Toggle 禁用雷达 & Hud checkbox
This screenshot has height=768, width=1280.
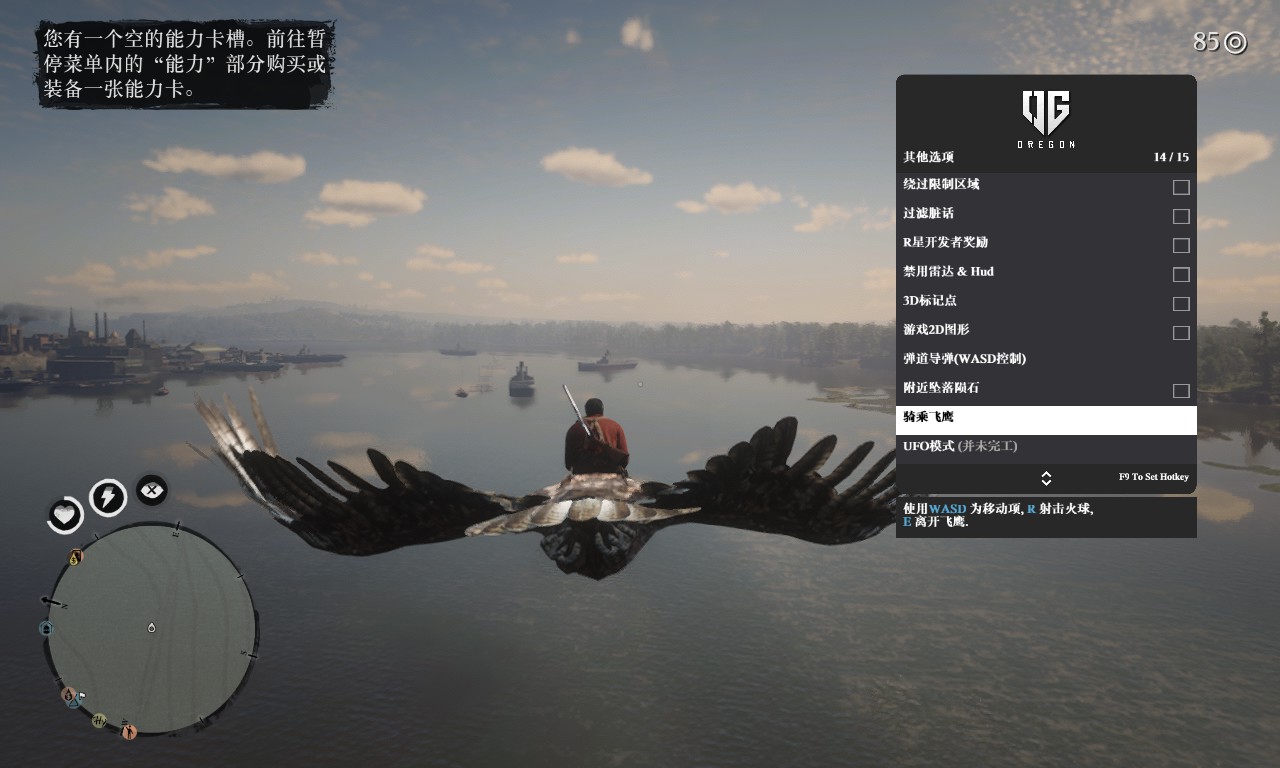(1181, 274)
